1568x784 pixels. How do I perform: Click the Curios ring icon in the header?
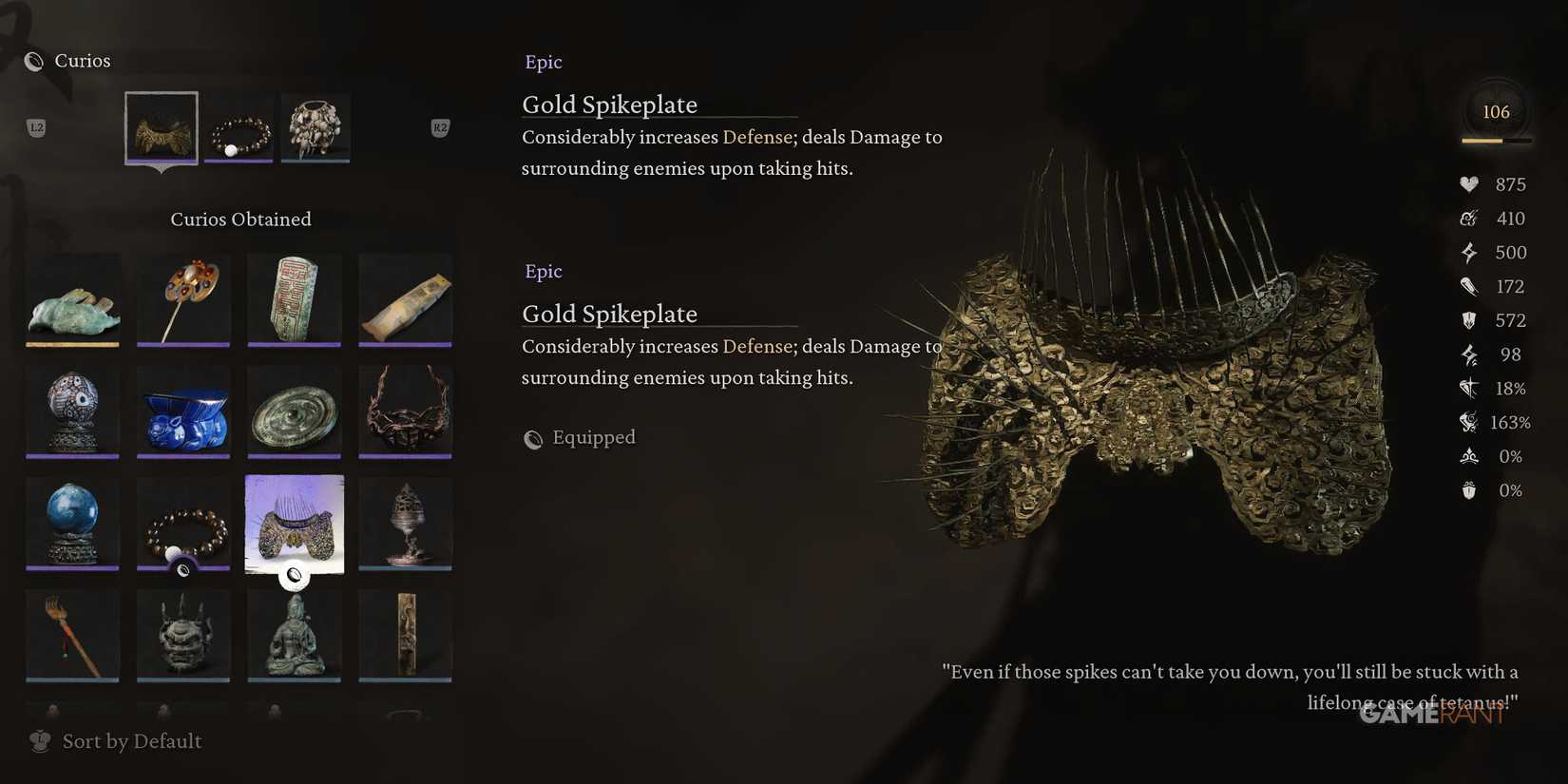tap(34, 60)
